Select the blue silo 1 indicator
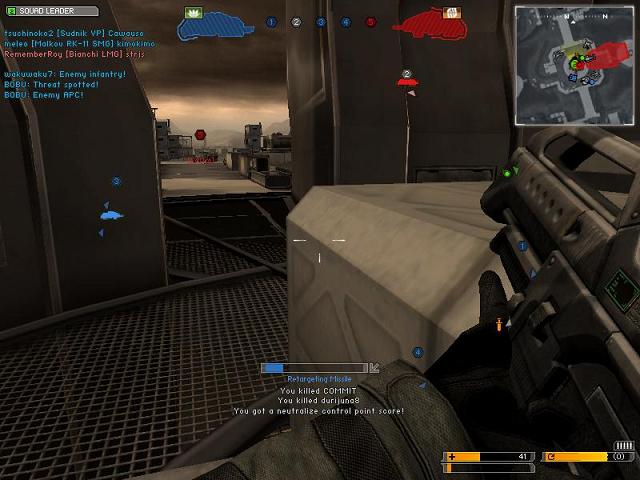Viewport: 640px width, 480px height. [x=271, y=22]
